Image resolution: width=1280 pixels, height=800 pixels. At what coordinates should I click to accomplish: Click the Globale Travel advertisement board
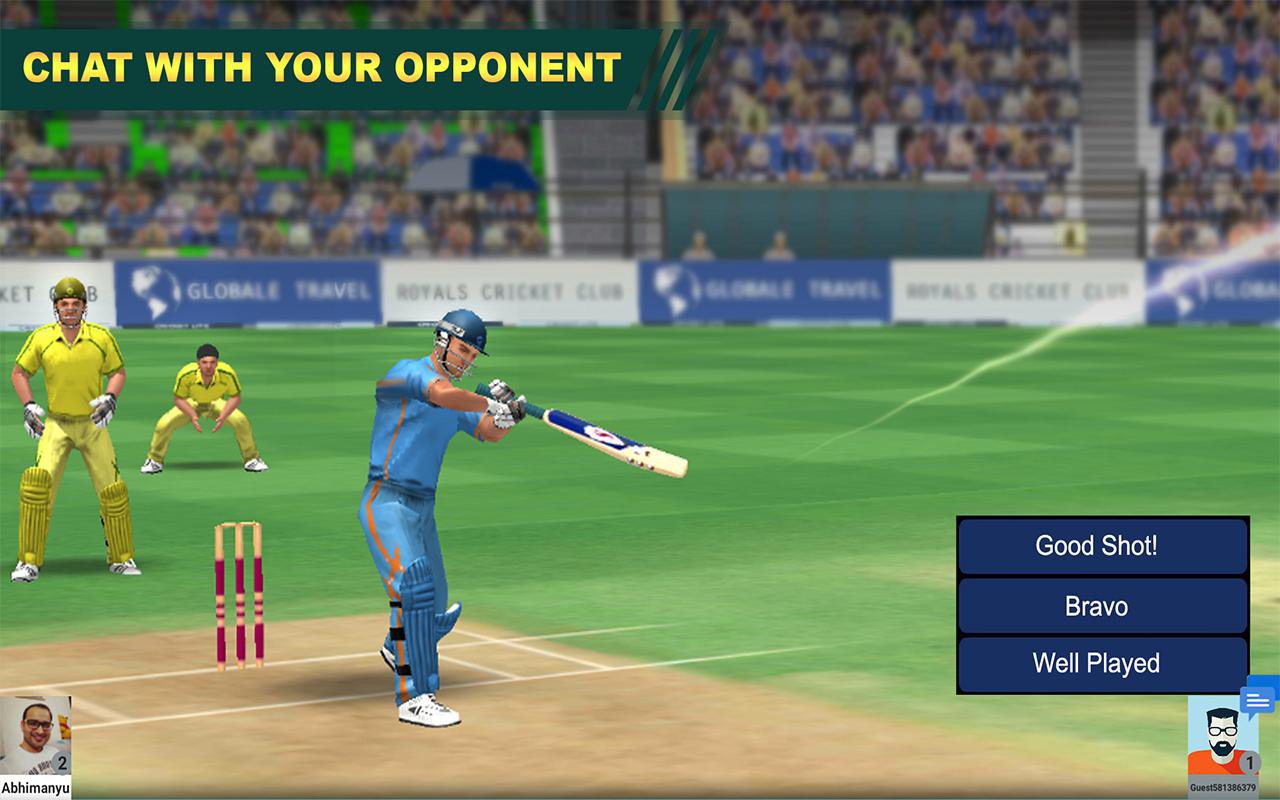click(x=250, y=289)
